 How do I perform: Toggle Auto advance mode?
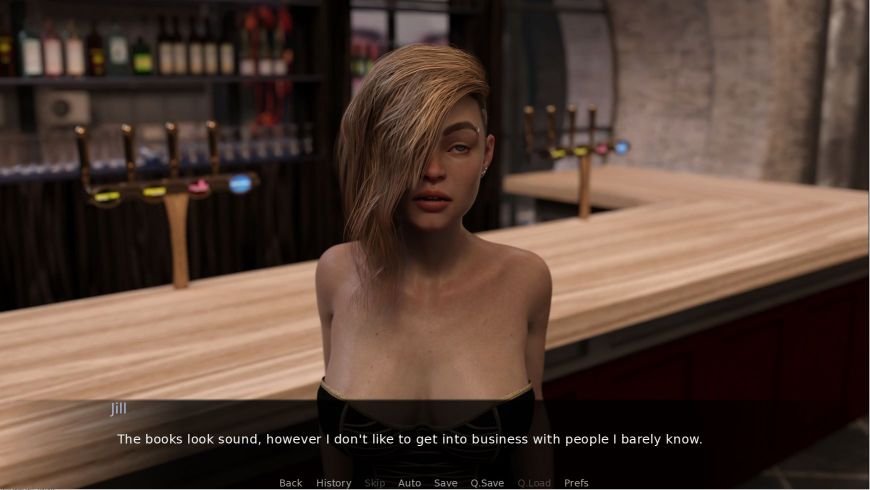409,483
